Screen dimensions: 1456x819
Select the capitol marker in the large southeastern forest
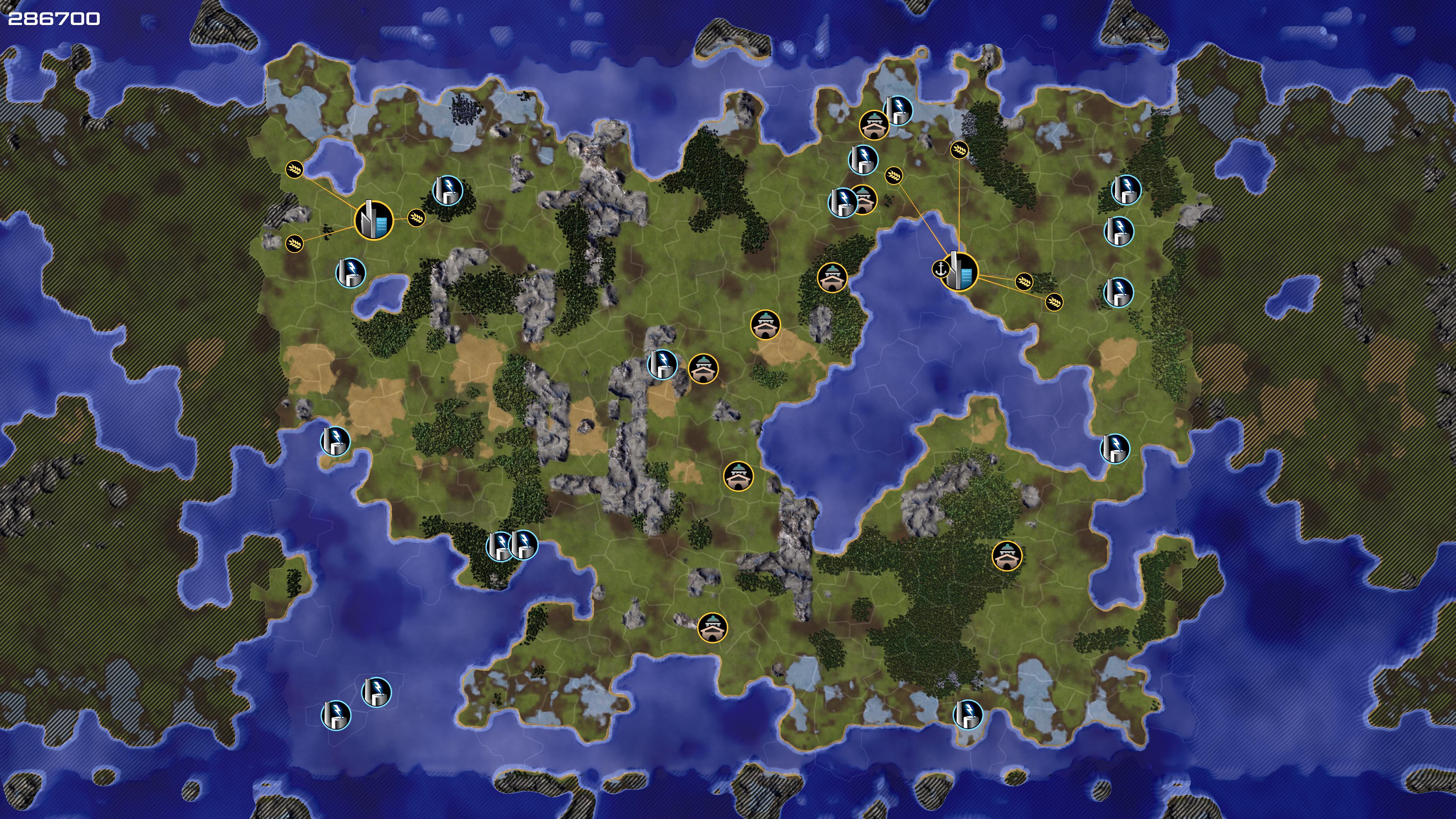point(1007,555)
